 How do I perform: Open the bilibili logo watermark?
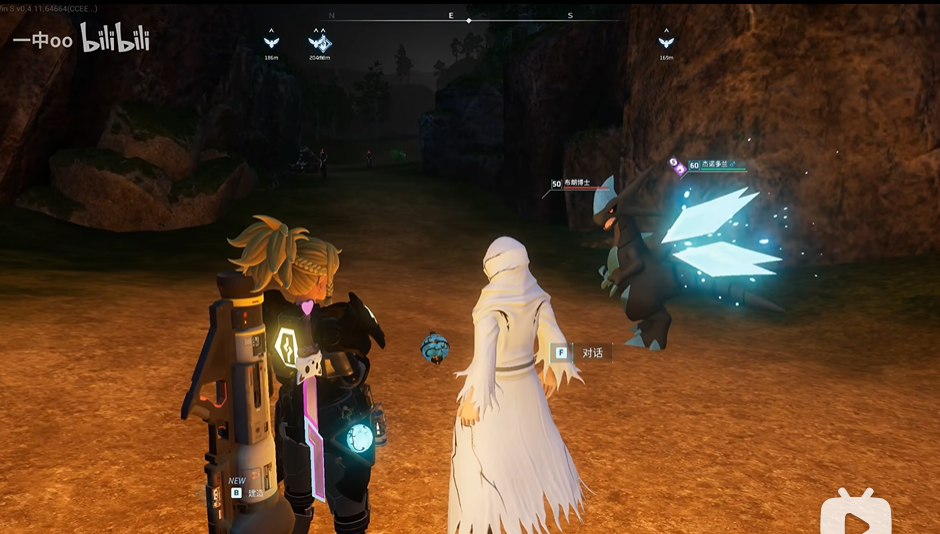pos(115,40)
